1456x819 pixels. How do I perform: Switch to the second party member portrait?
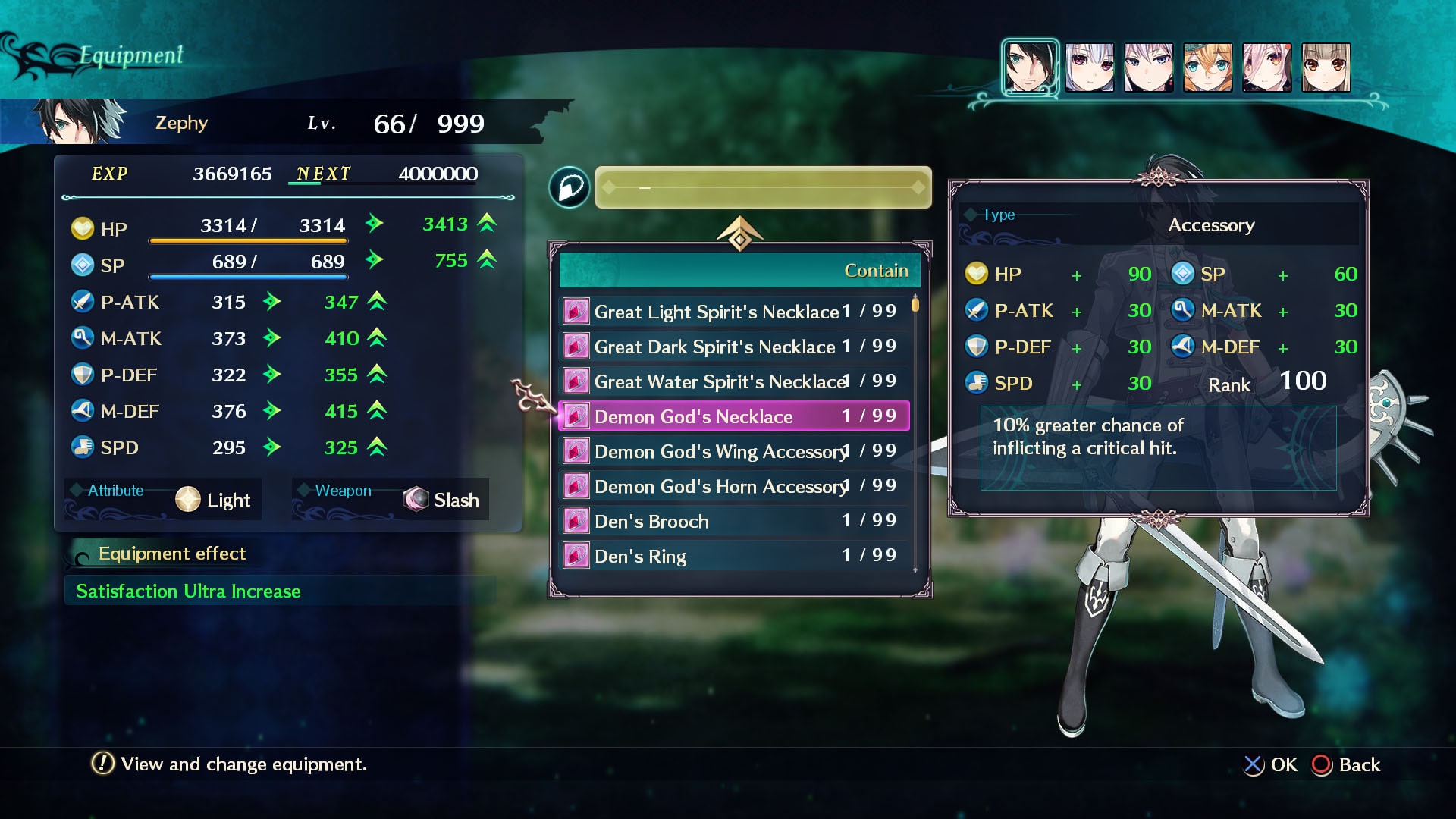coord(1089,67)
